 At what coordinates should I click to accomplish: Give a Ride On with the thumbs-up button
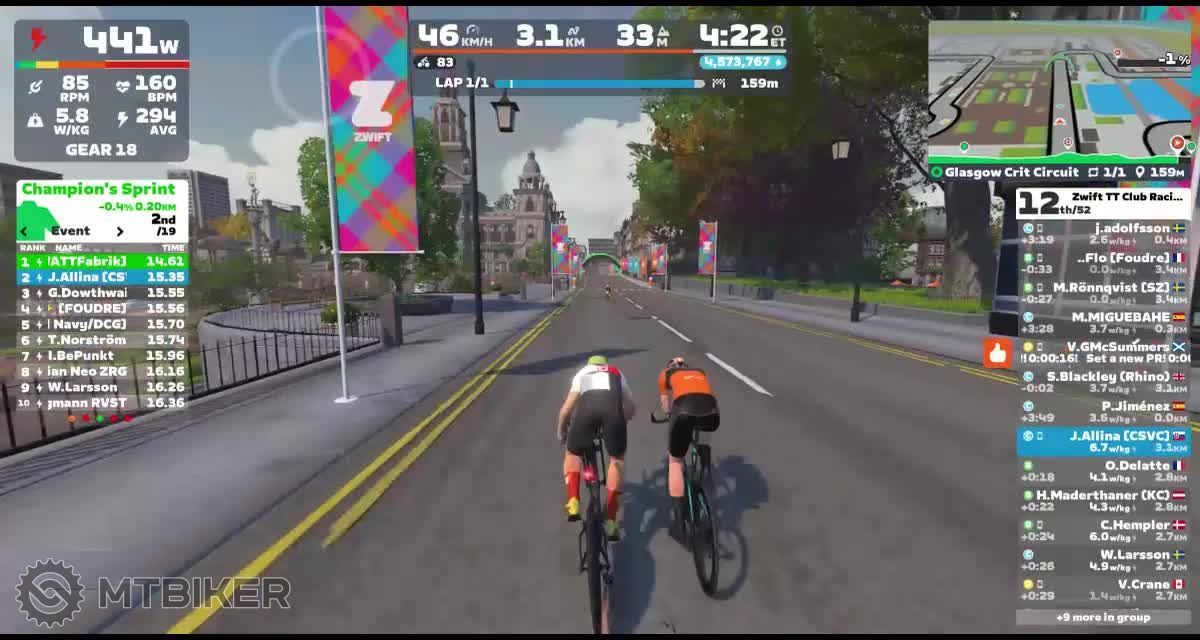[997, 352]
